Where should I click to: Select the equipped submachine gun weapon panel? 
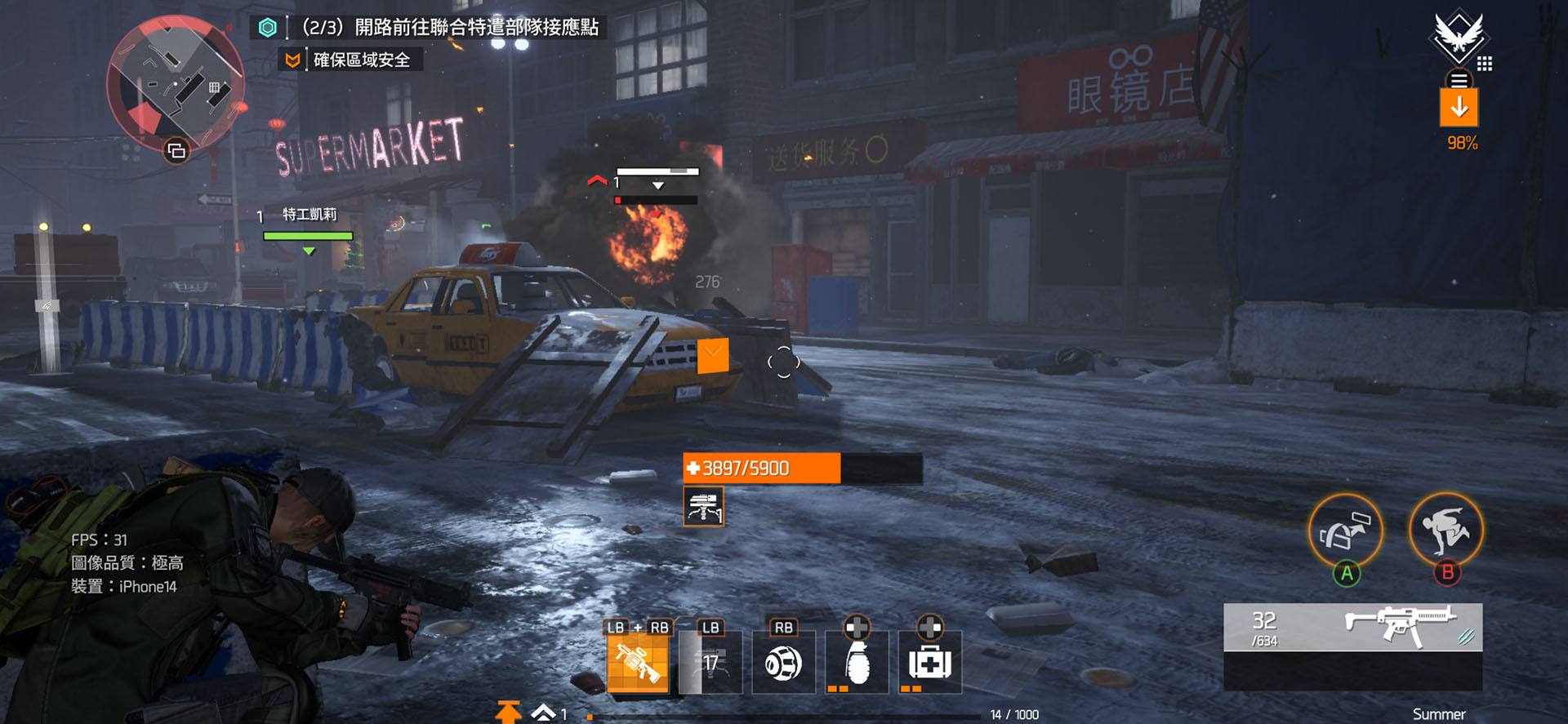1352,627
